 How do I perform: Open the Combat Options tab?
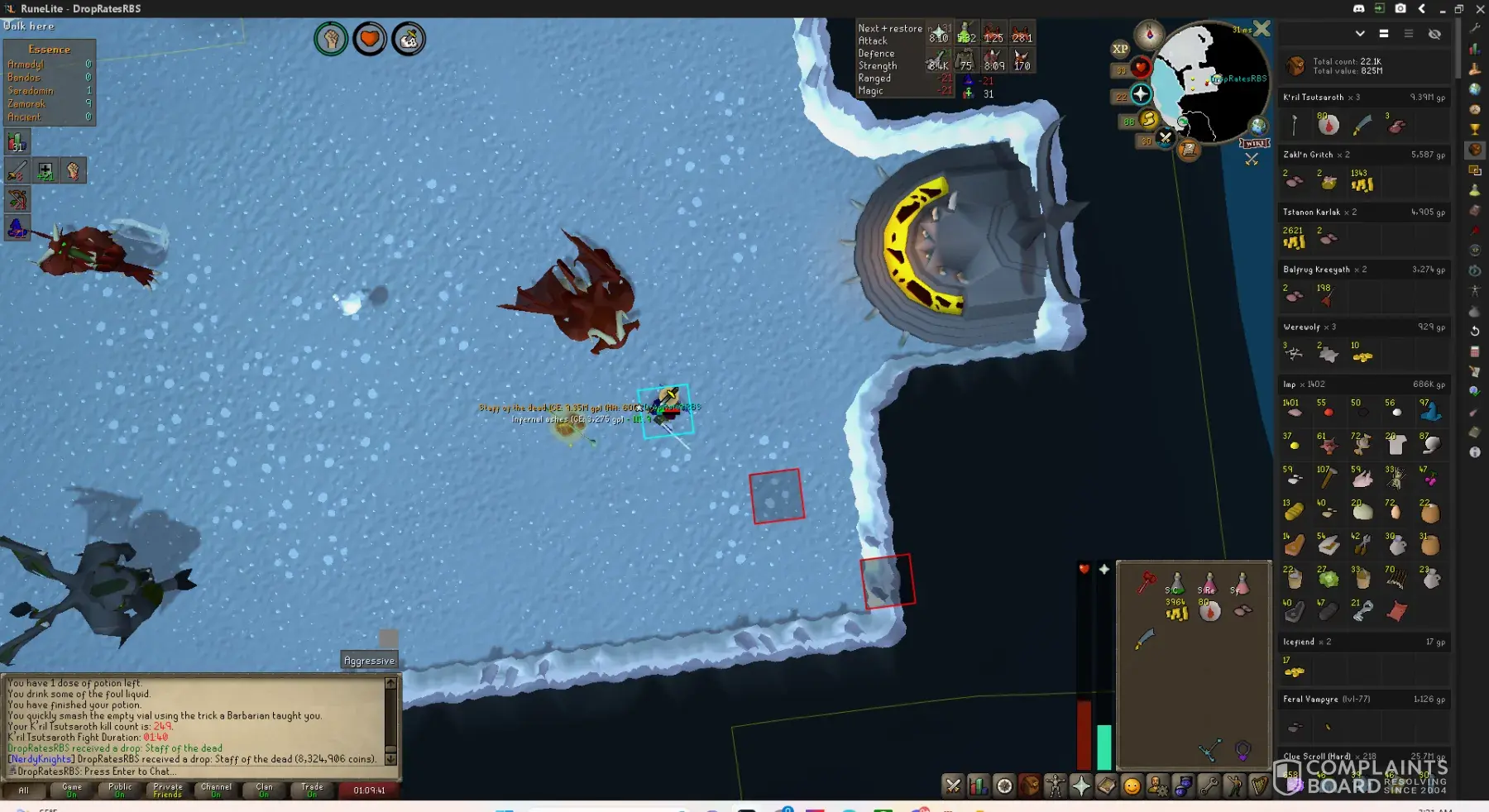pyautogui.click(x=953, y=786)
